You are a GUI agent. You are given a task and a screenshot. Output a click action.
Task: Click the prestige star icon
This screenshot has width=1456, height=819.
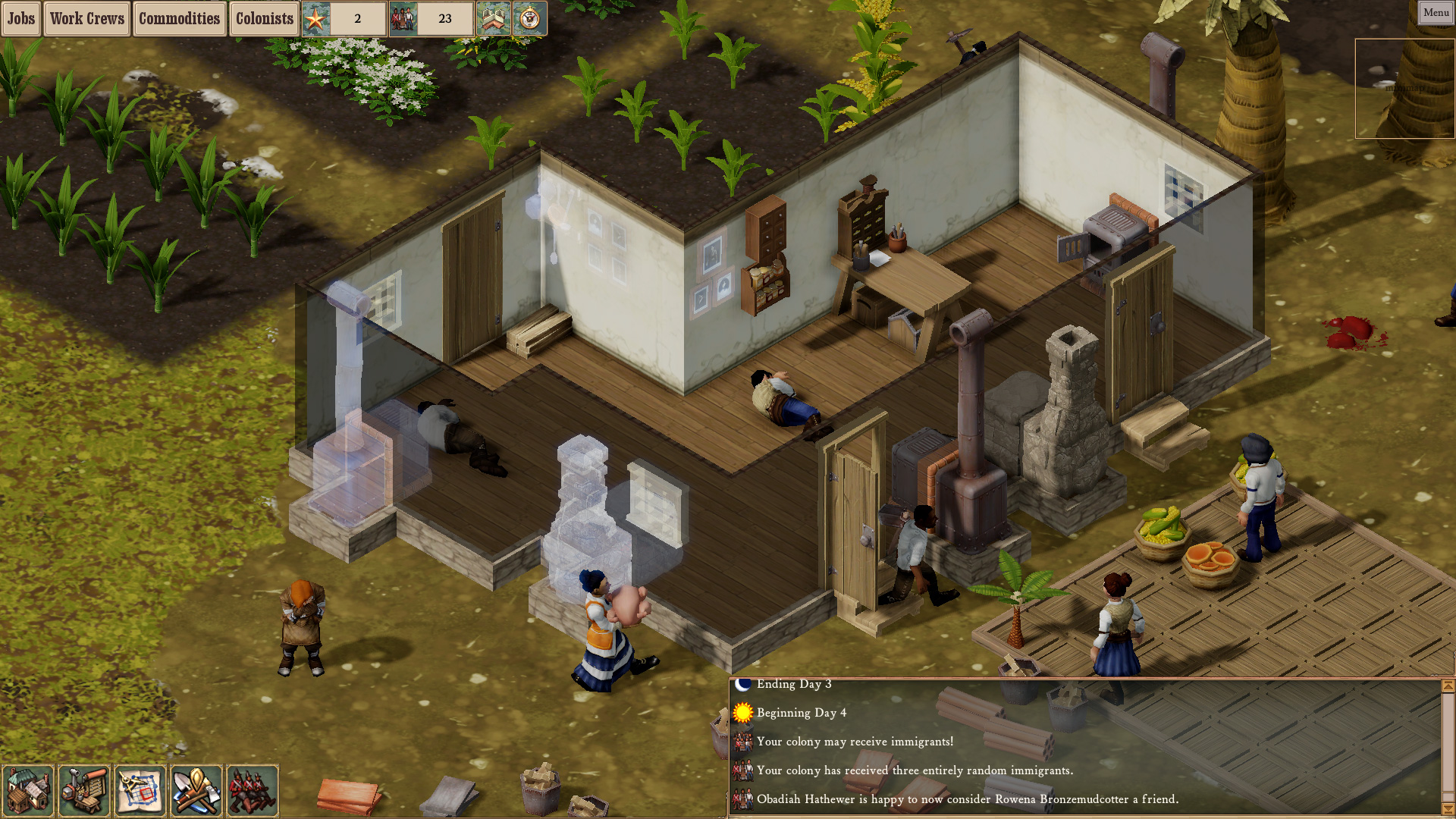tap(315, 18)
